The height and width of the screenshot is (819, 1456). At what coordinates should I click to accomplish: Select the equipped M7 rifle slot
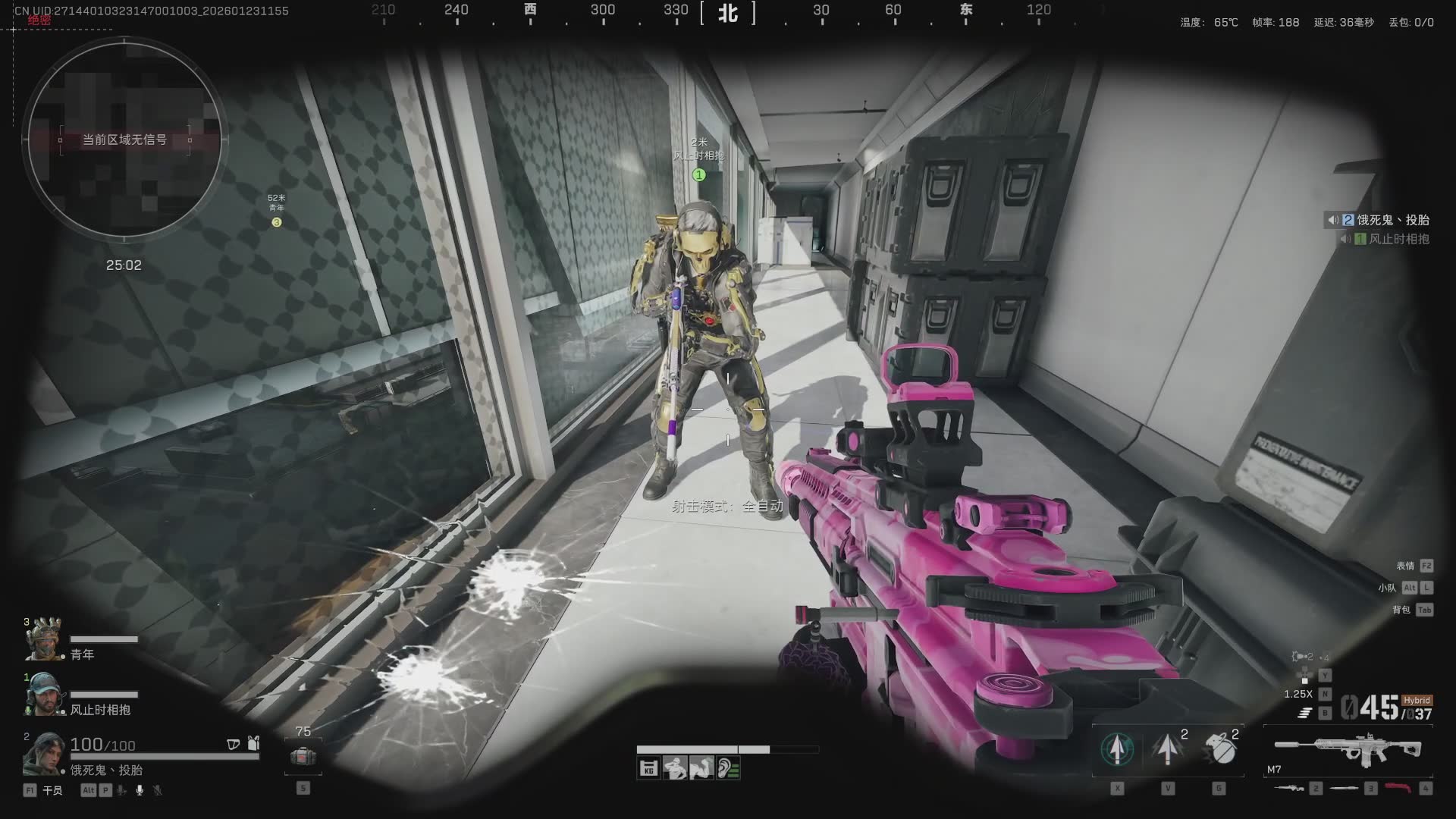[x=1348, y=749]
